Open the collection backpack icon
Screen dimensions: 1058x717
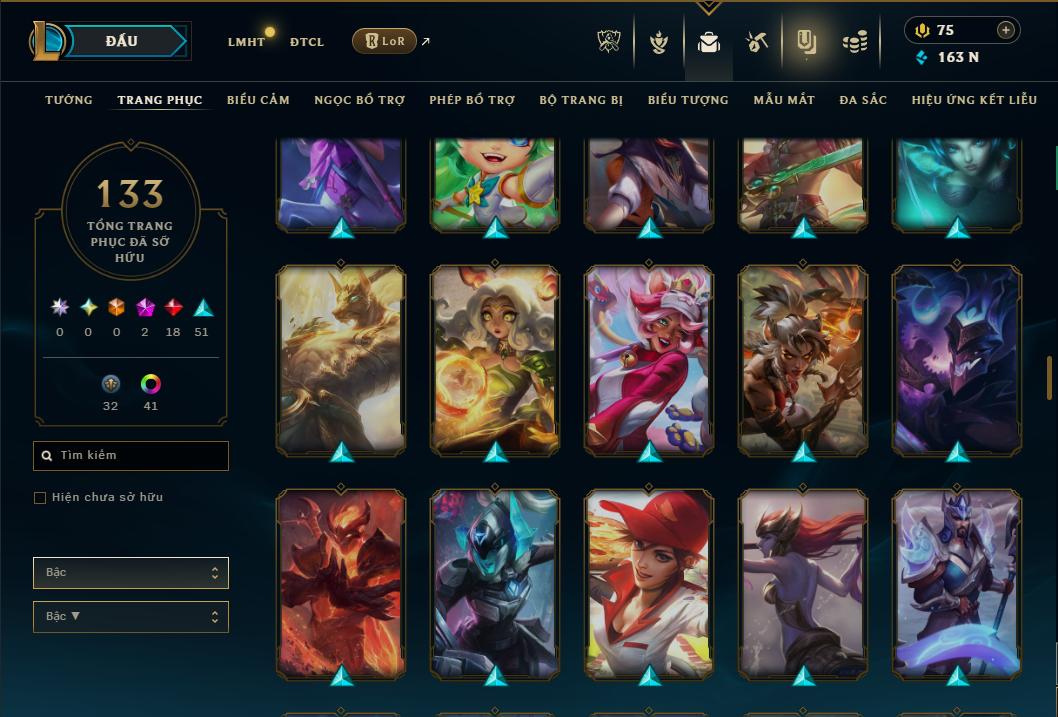pyautogui.click(x=709, y=42)
